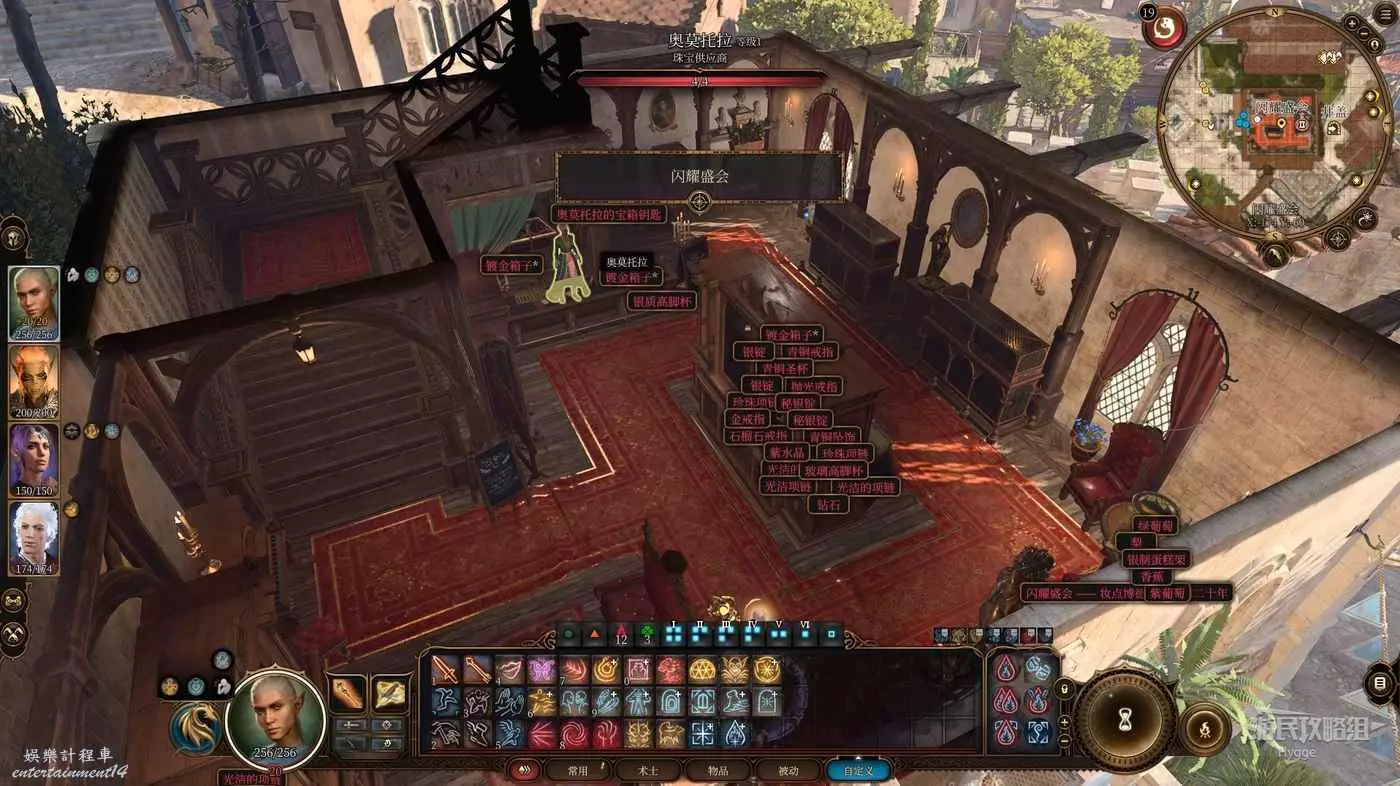
Task: Click the hourglass end-turn button
Action: tap(1125, 718)
